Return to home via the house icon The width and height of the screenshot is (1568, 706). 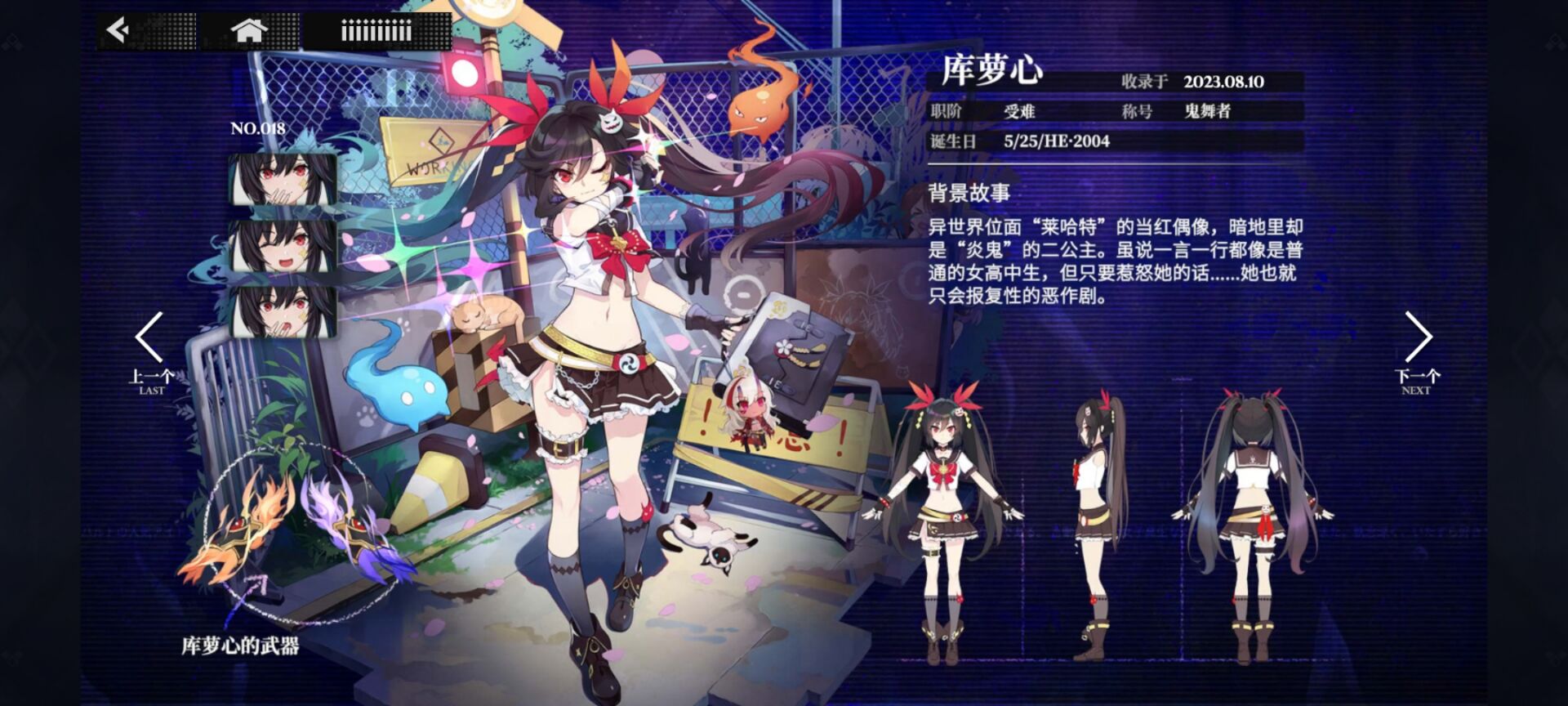[249, 31]
